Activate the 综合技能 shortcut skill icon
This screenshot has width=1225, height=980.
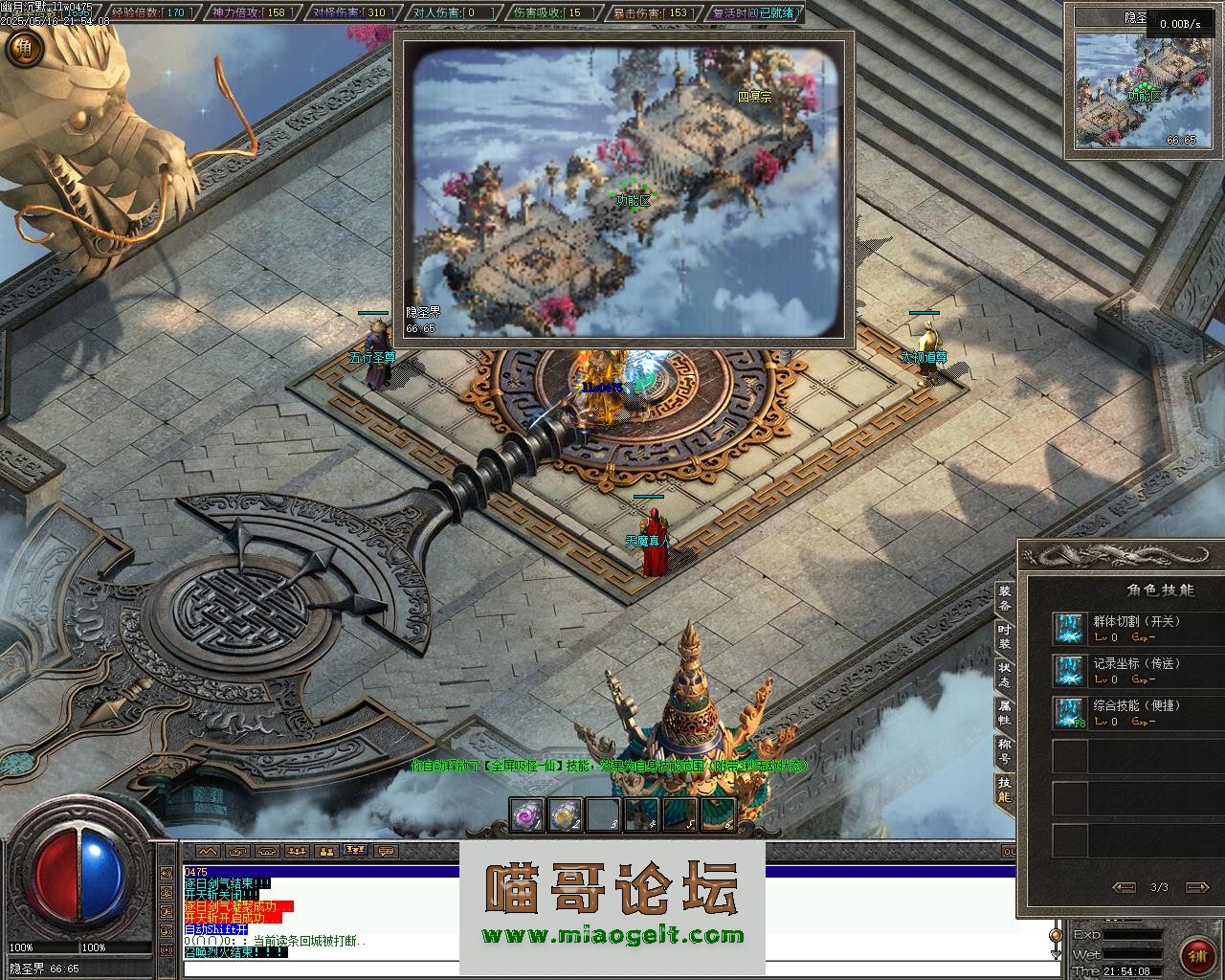tap(1067, 713)
